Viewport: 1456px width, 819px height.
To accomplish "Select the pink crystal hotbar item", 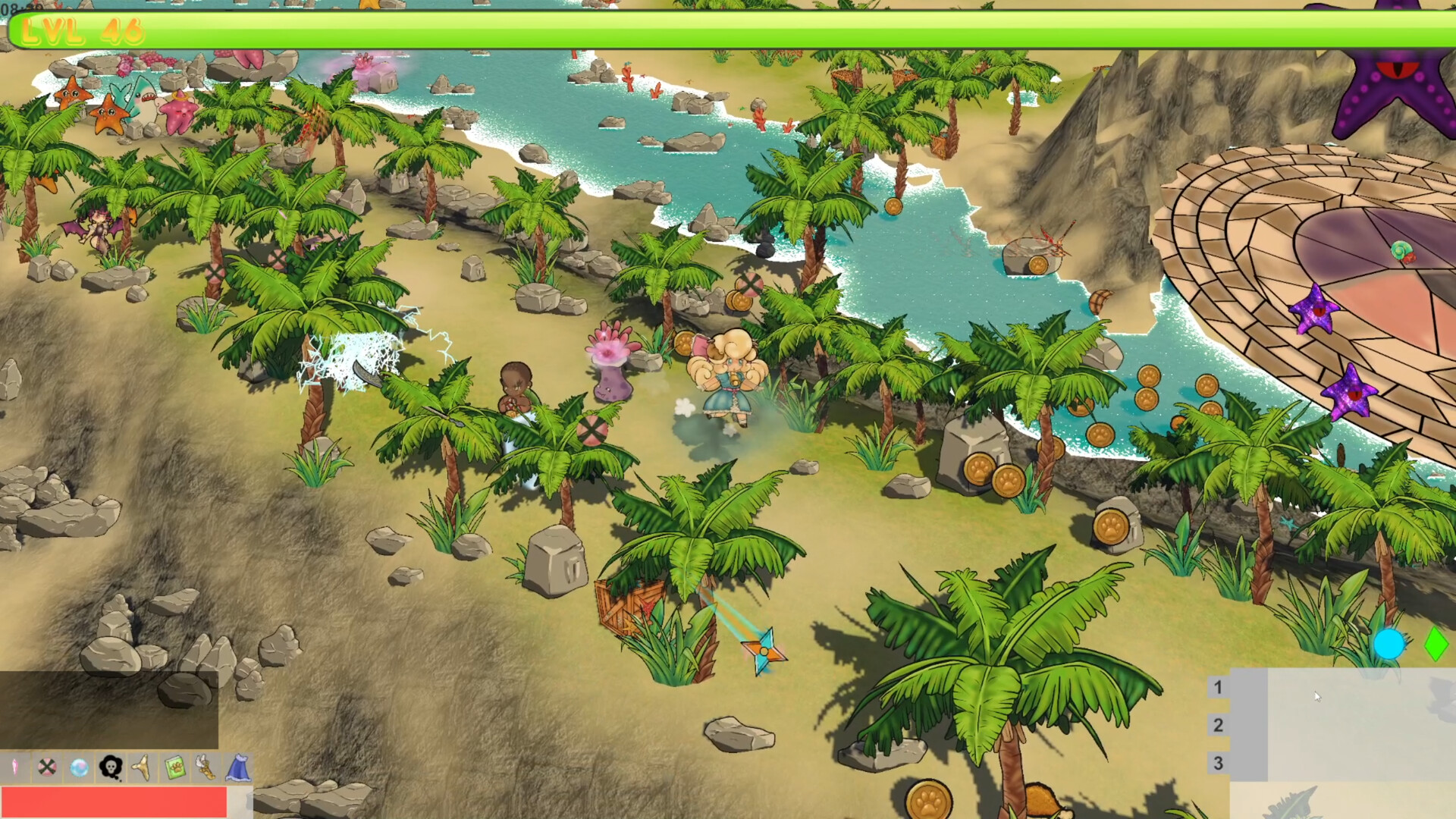I will click(16, 767).
